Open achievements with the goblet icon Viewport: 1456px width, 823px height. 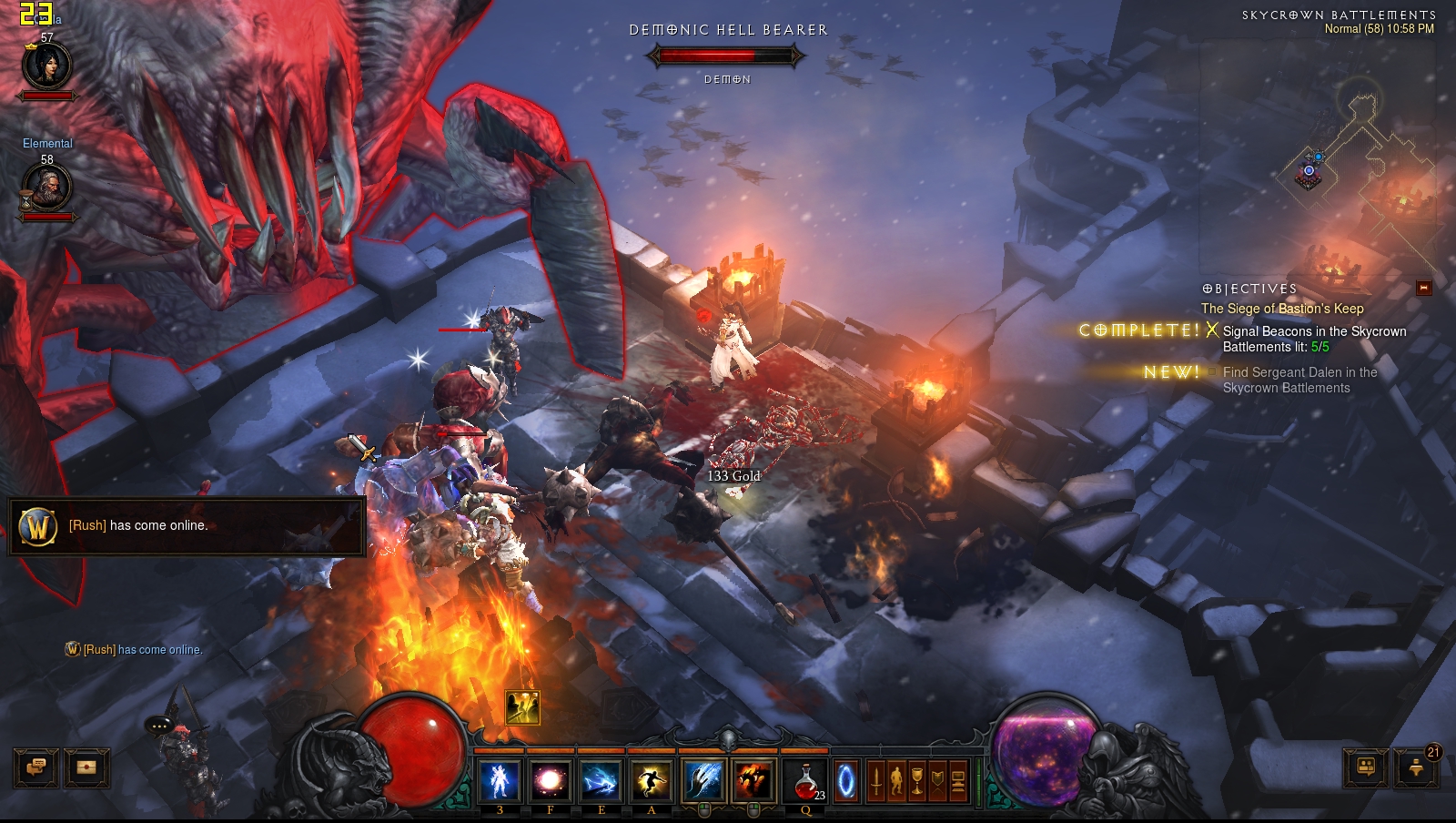click(917, 781)
